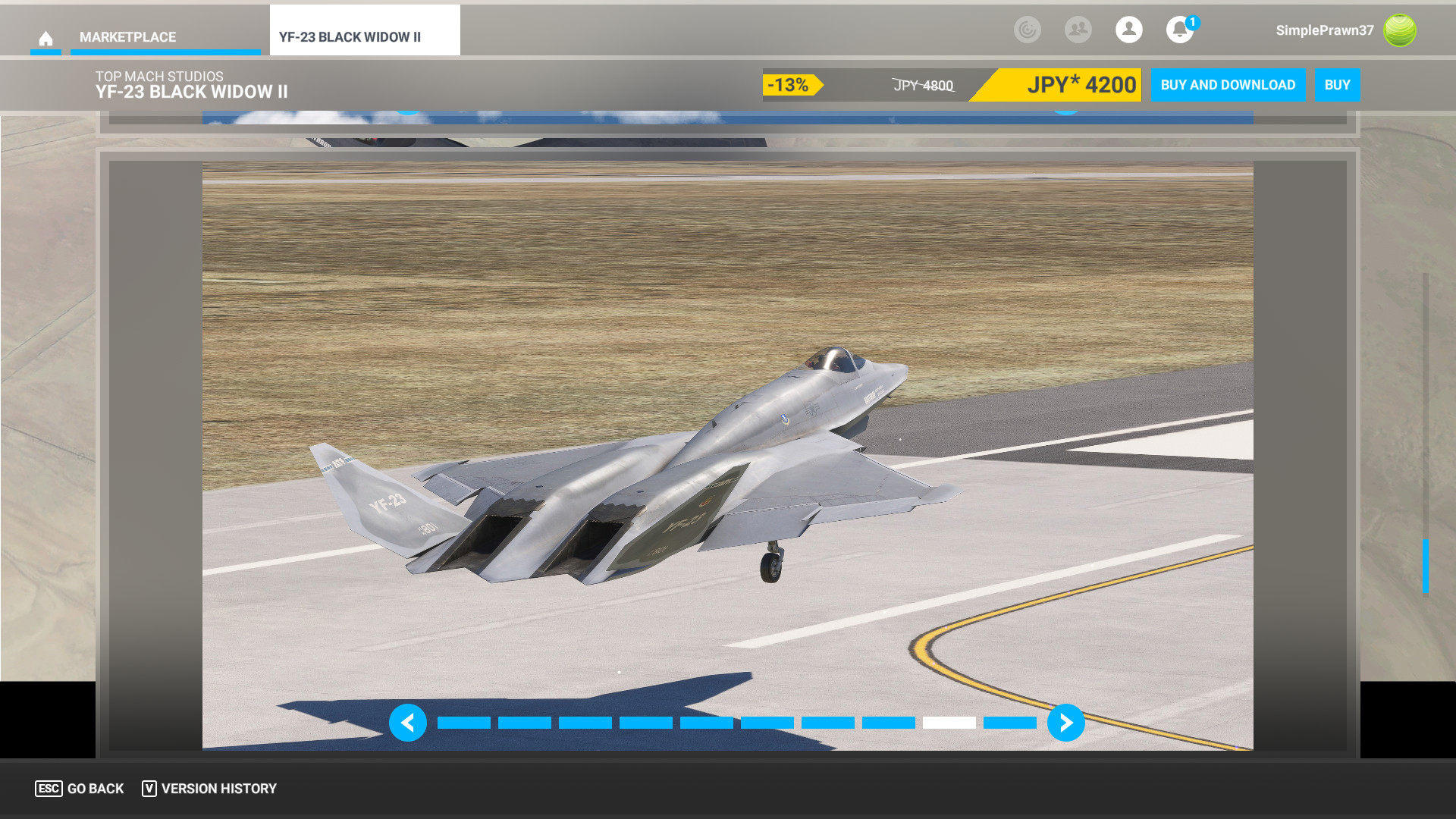Open the SimplePrawn37 account avatar
Viewport: 1456px width, 819px height.
tap(1399, 30)
